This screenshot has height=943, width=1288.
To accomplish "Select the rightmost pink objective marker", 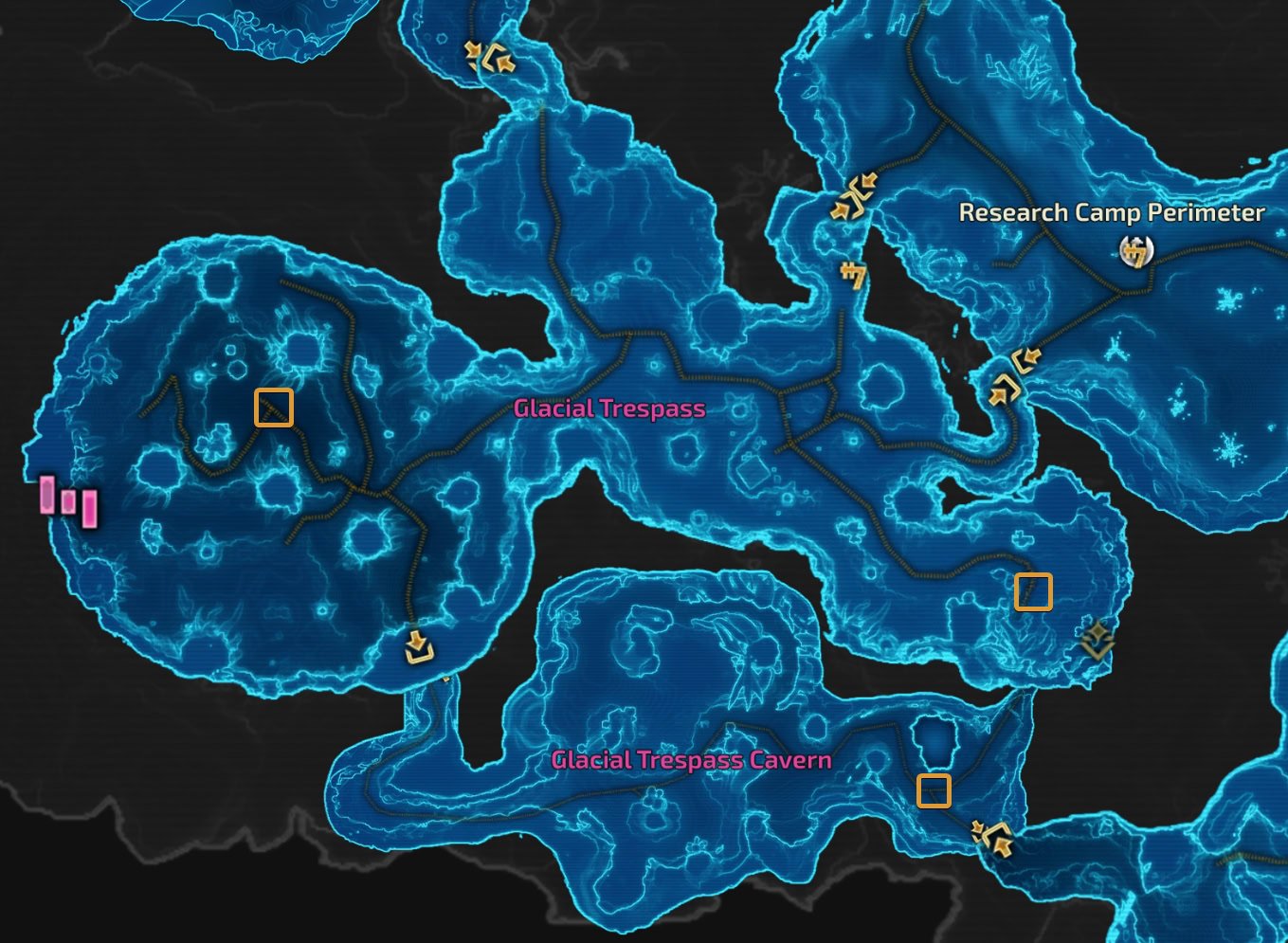I will coord(88,508).
